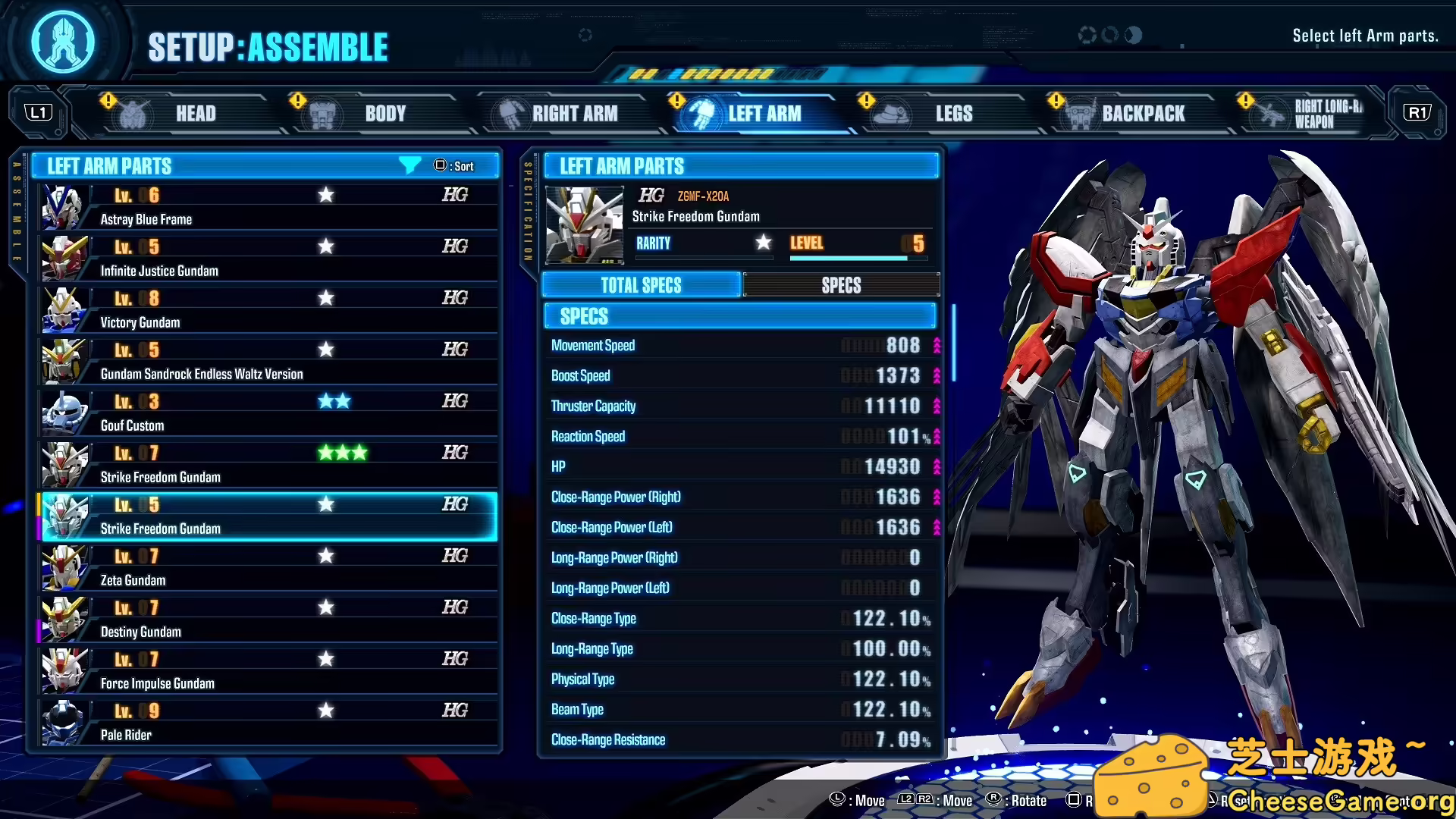1456x819 pixels.
Task: Click the filter funnel icon in LEFT ARM PARTS
Action: click(409, 165)
